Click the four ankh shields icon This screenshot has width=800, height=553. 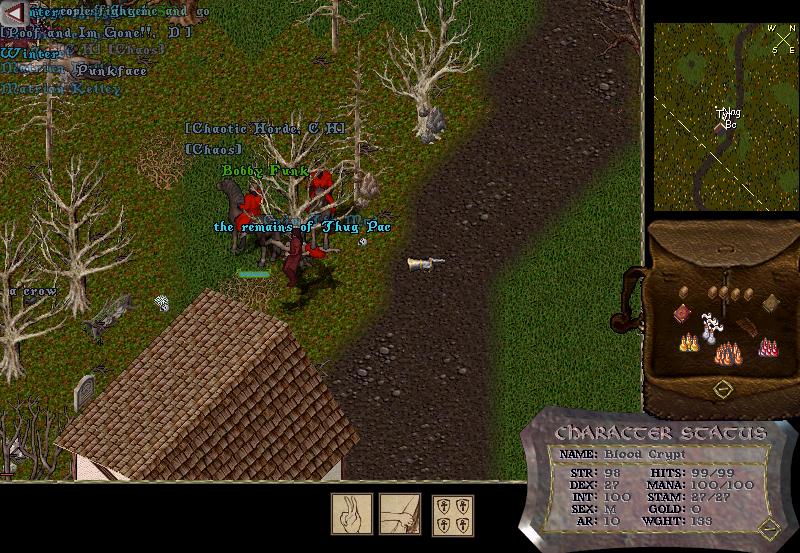click(452, 514)
